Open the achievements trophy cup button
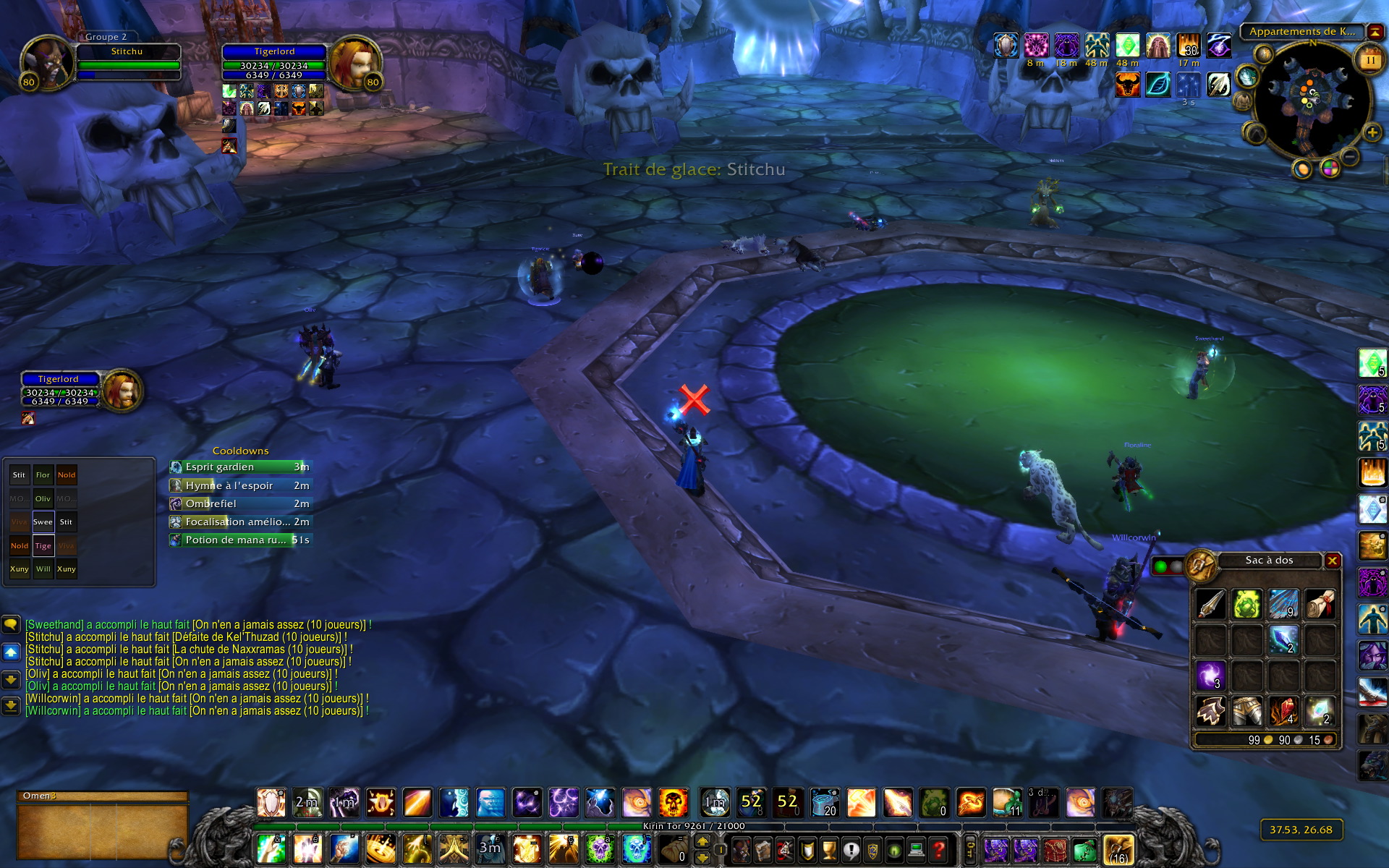1389x868 pixels. click(829, 850)
